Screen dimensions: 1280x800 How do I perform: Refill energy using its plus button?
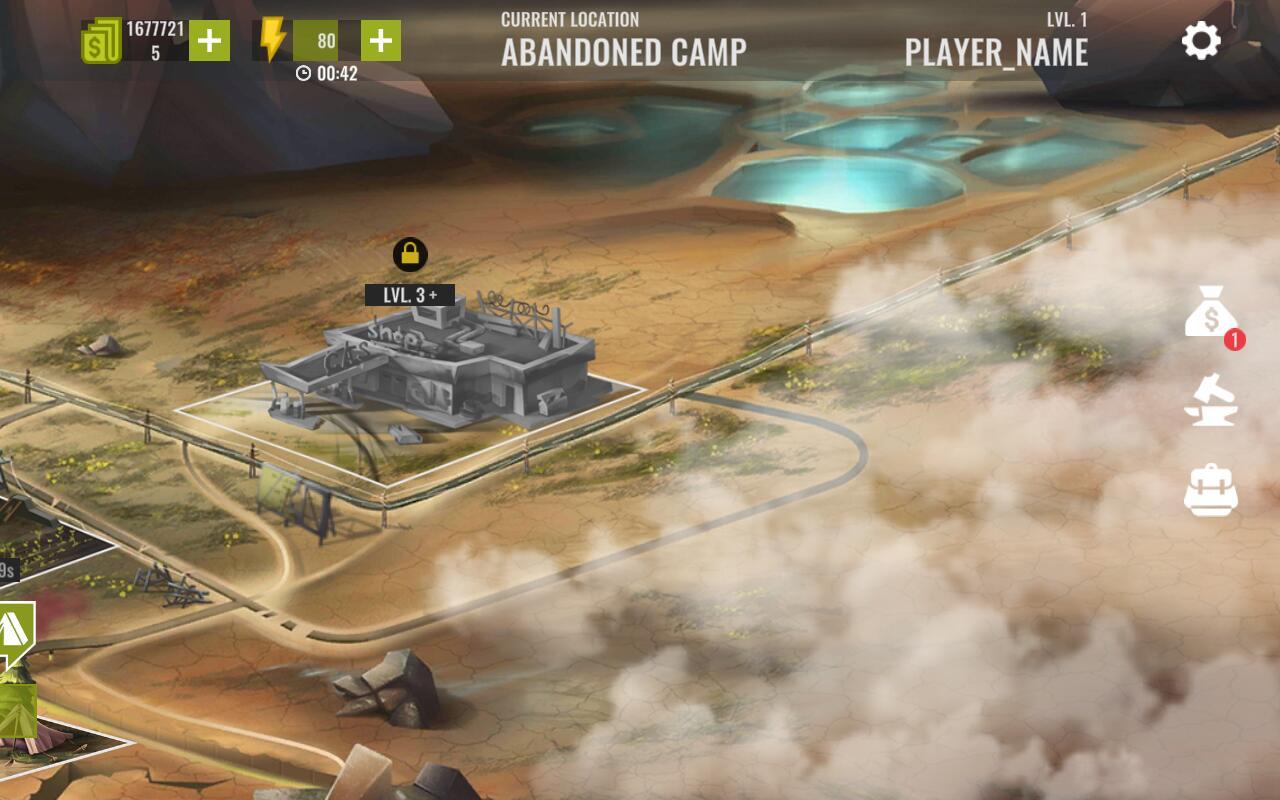pos(380,41)
